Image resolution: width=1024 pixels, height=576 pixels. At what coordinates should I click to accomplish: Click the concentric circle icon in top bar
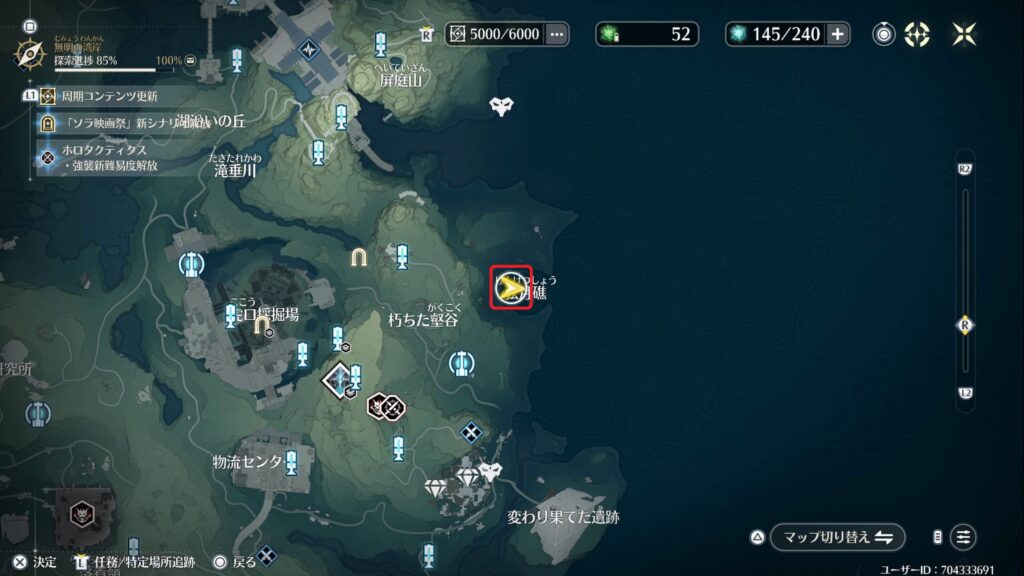coord(884,34)
